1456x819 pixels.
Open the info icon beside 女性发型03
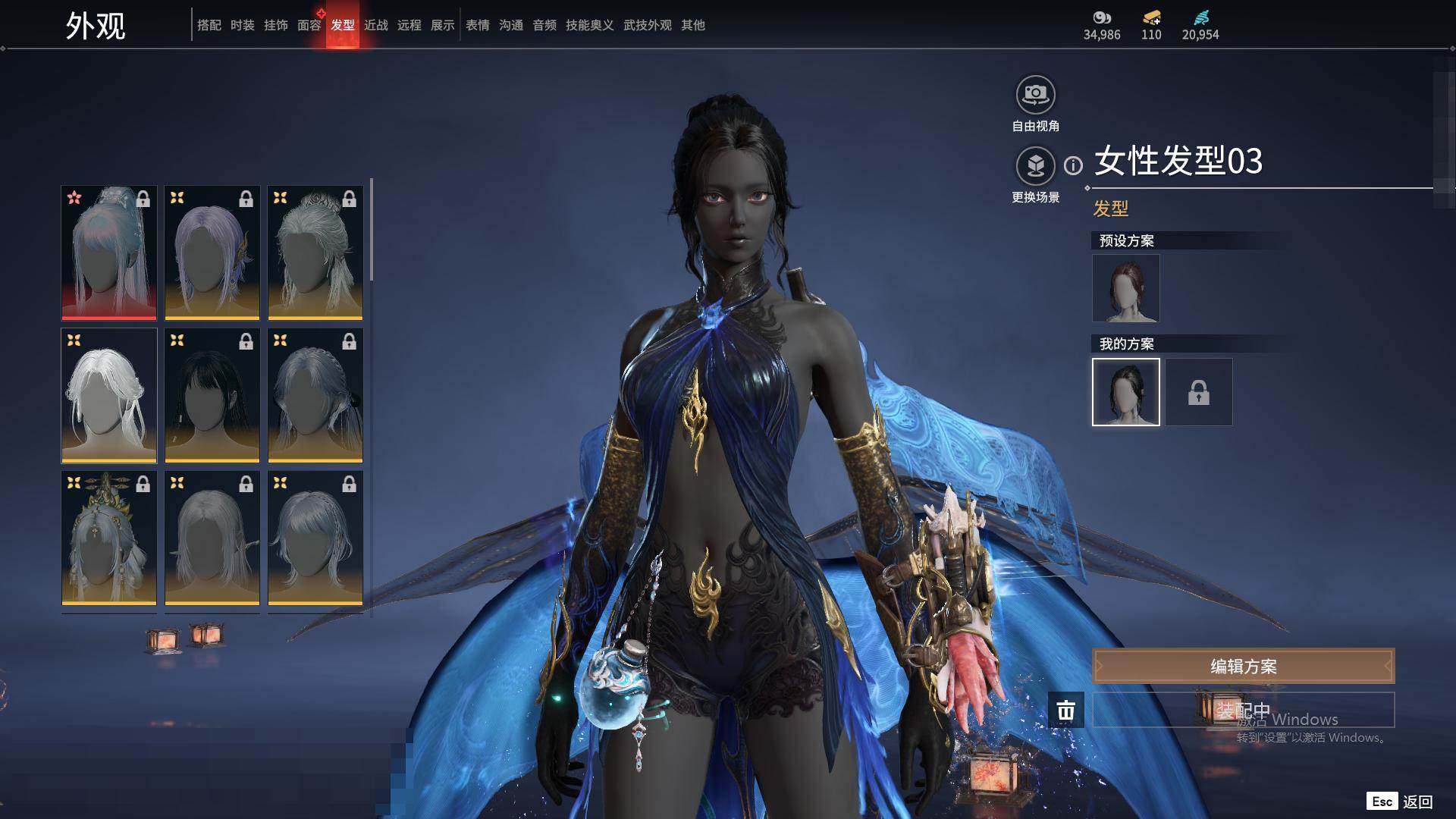[x=1073, y=165]
